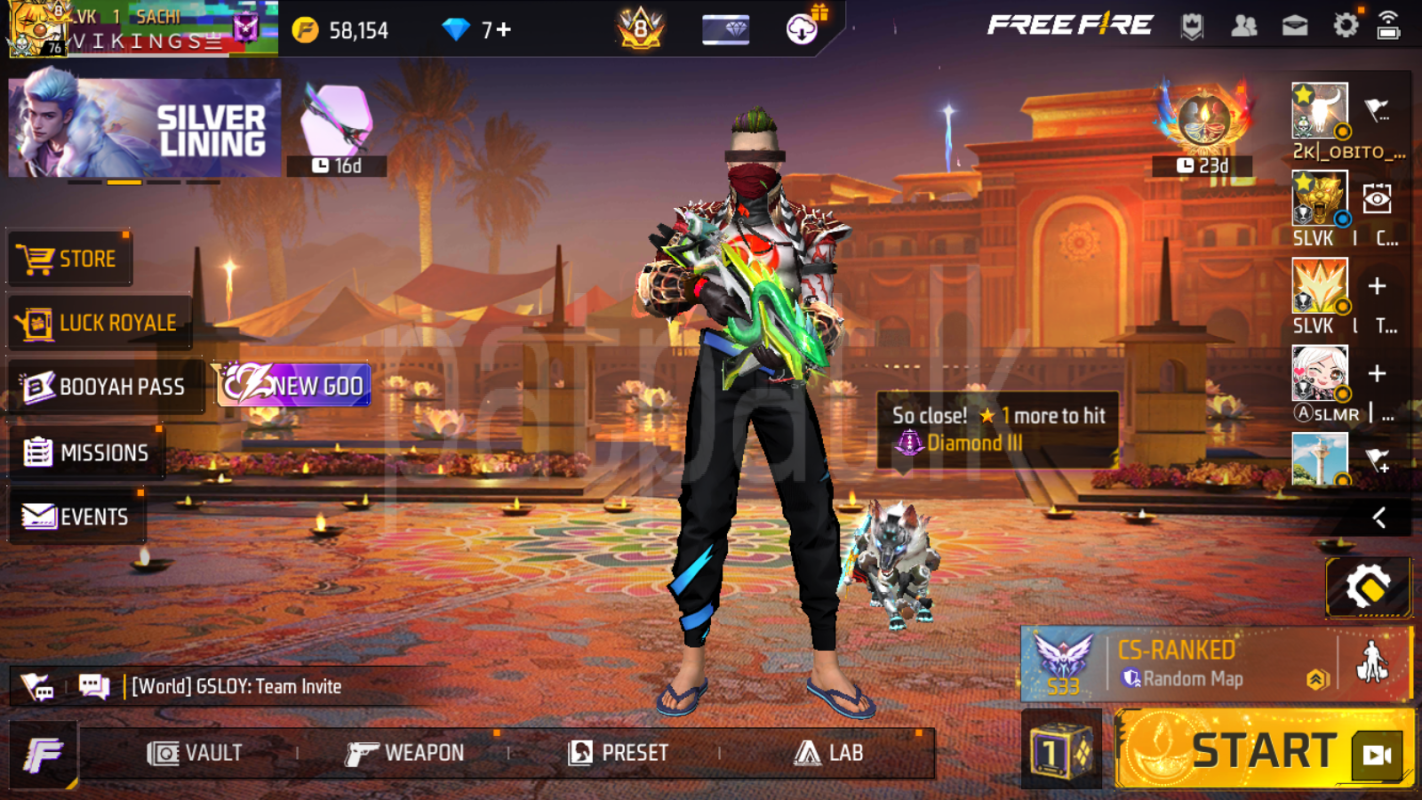Image resolution: width=1422 pixels, height=800 pixels.
Task: Open the in-game mail inbox
Action: (x=1294, y=27)
